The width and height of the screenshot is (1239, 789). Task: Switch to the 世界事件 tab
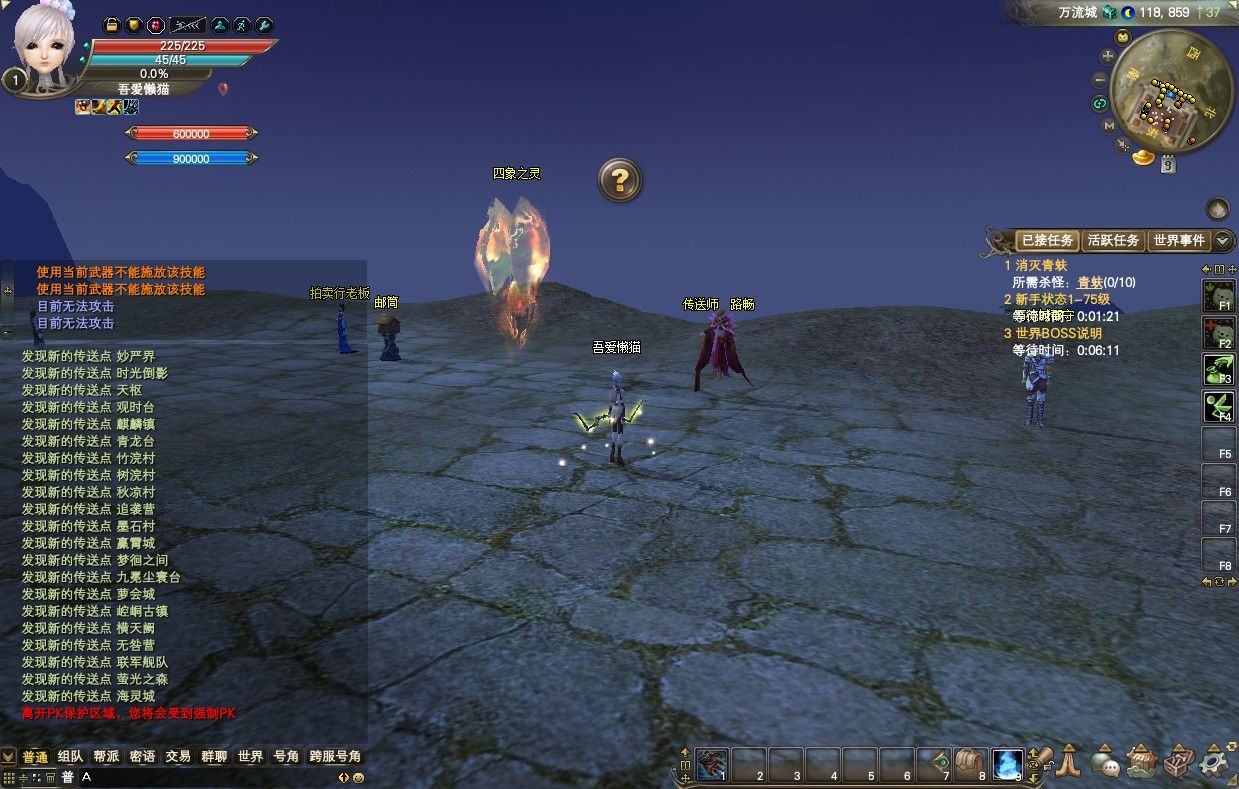click(1179, 240)
